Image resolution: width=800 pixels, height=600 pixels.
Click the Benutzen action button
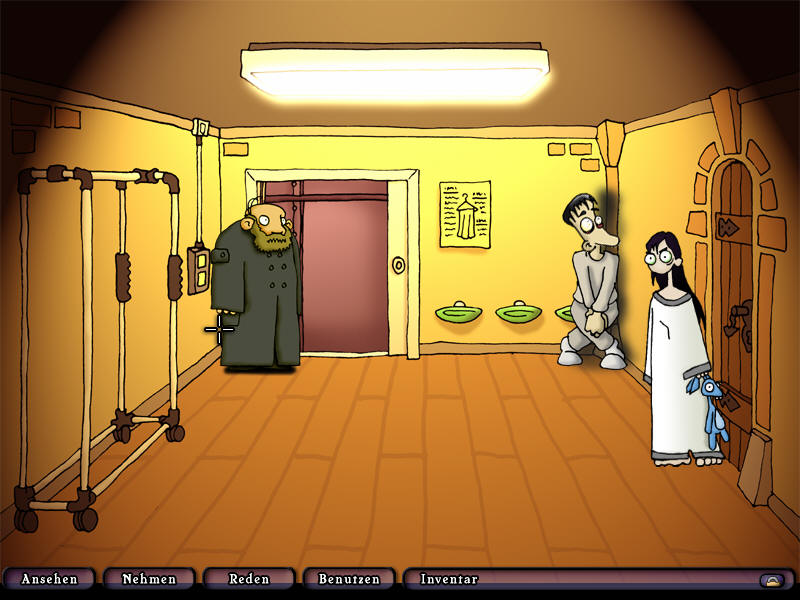click(349, 579)
